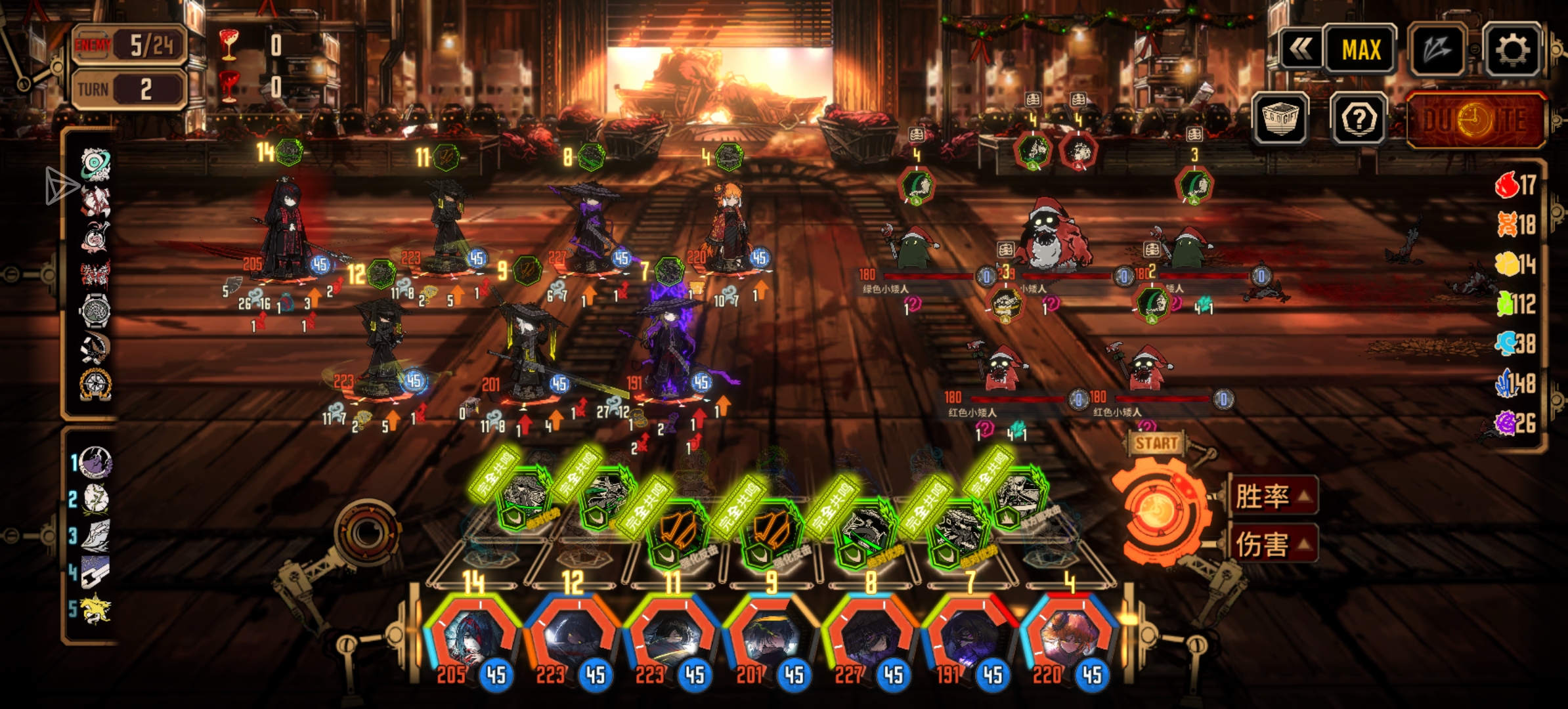This screenshot has height=709, width=1568.
Task: Activate the DUO clock button
Action: point(1475,120)
